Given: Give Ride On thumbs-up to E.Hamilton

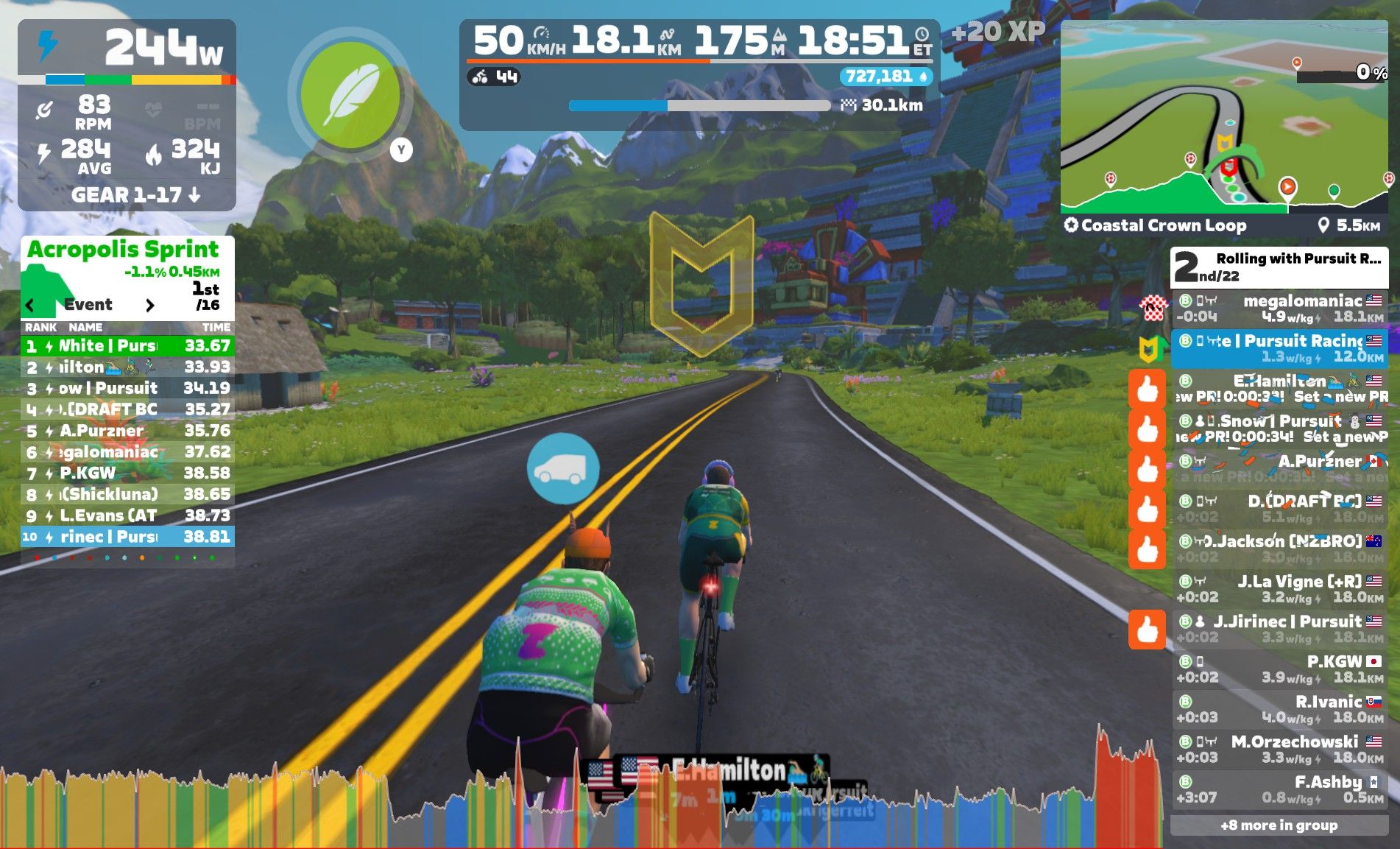Looking at the screenshot, I should [x=1147, y=389].
